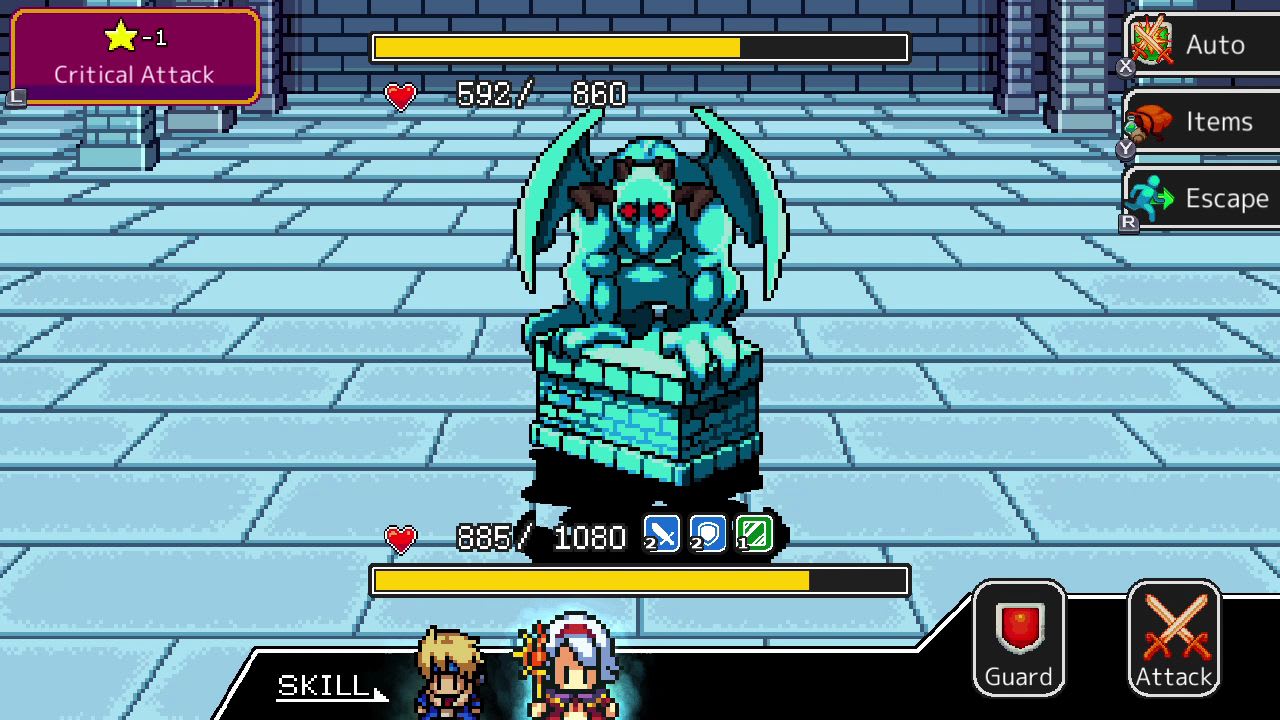
Task: View the green mirror buff icon
Action: tap(753, 533)
